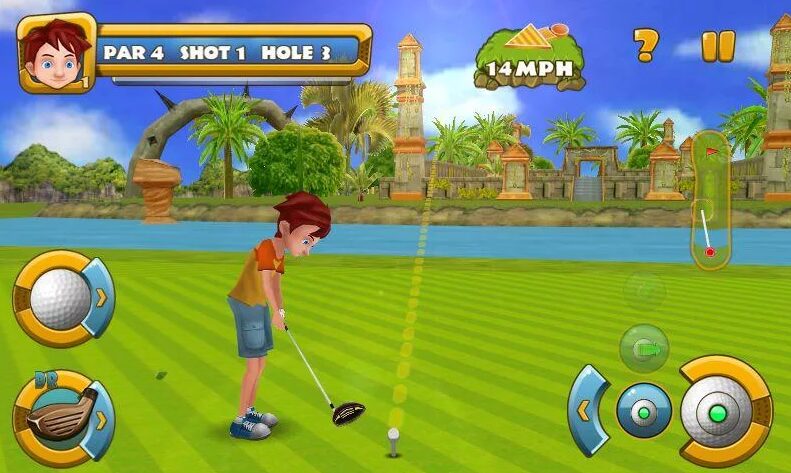Pause the game with the pause button

(x=718, y=46)
